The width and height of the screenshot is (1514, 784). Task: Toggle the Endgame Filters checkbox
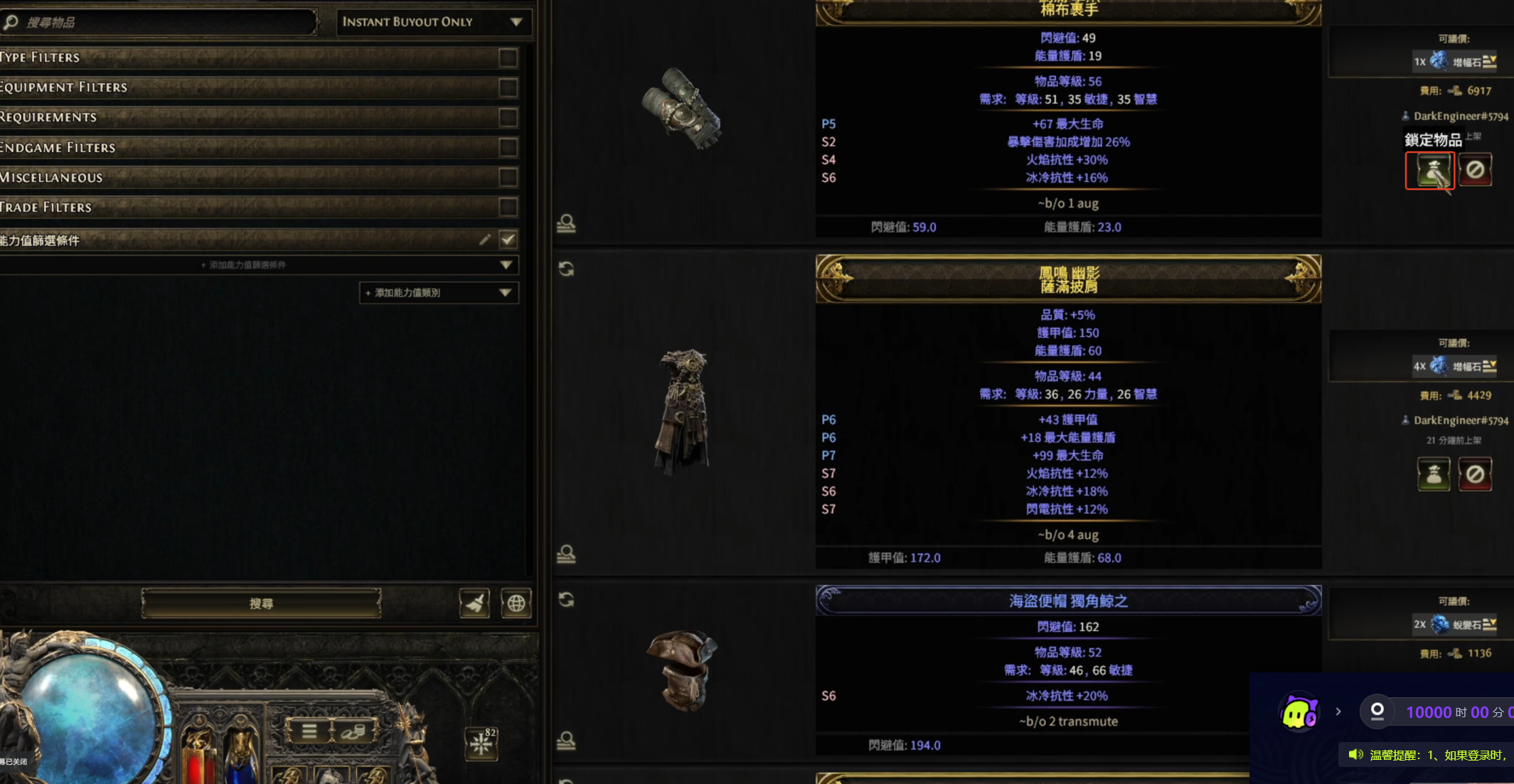pyautogui.click(x=508, y=147)
